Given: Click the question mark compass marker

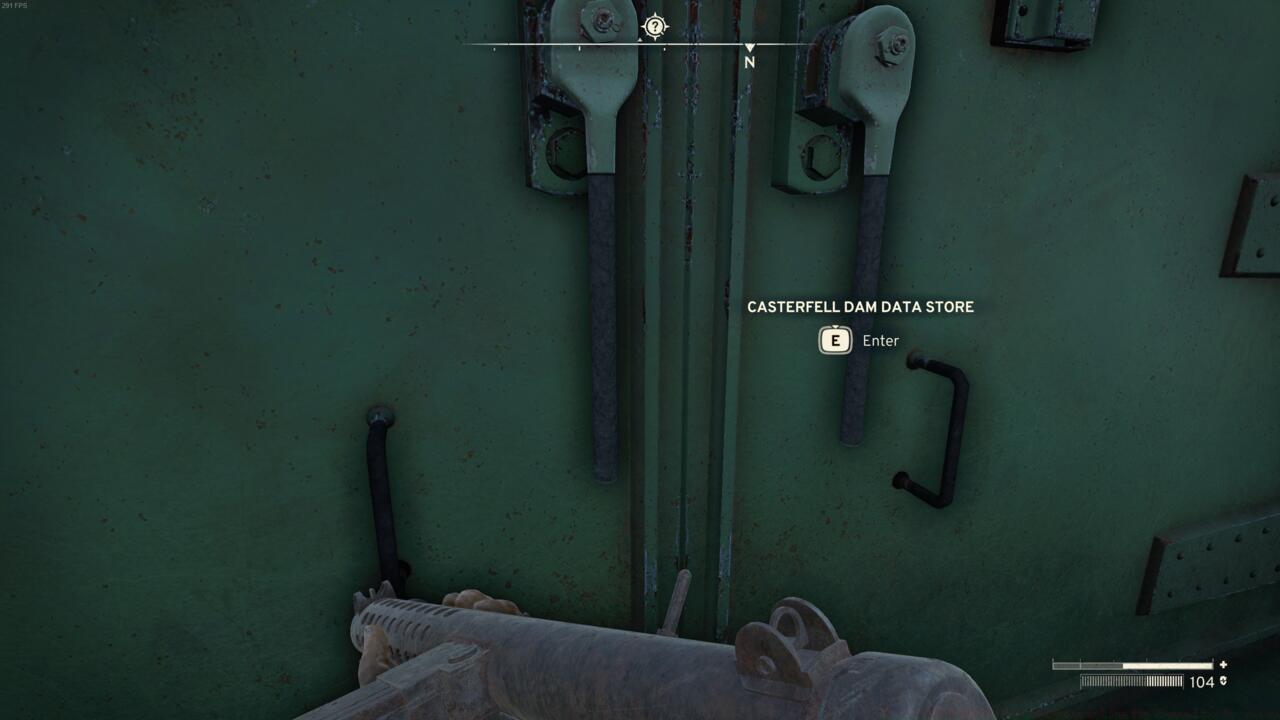Looking at the screenshot, I should 654,27.
